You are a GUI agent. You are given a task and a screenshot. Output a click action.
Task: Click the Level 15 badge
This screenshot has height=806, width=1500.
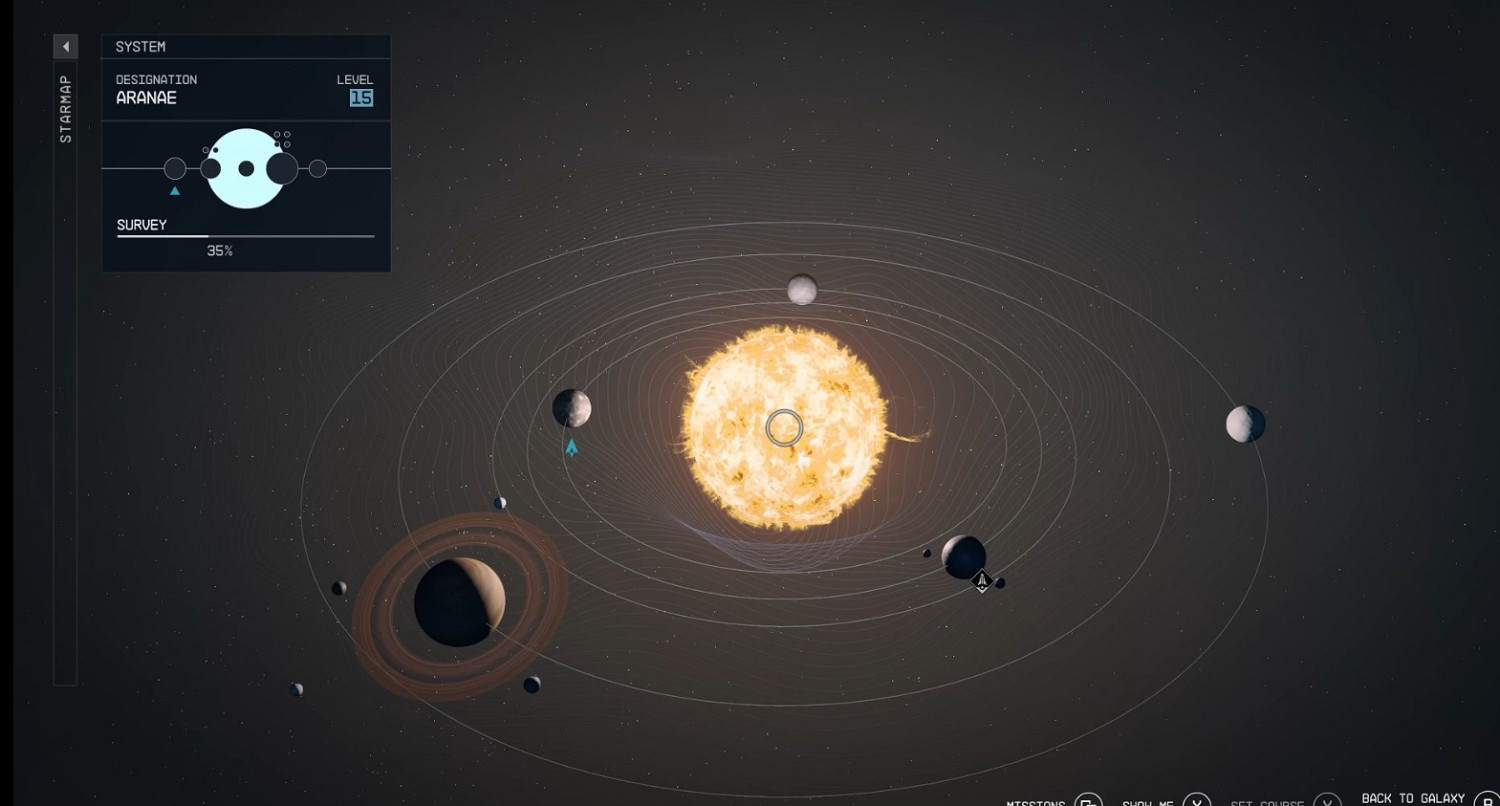(363, 98)
